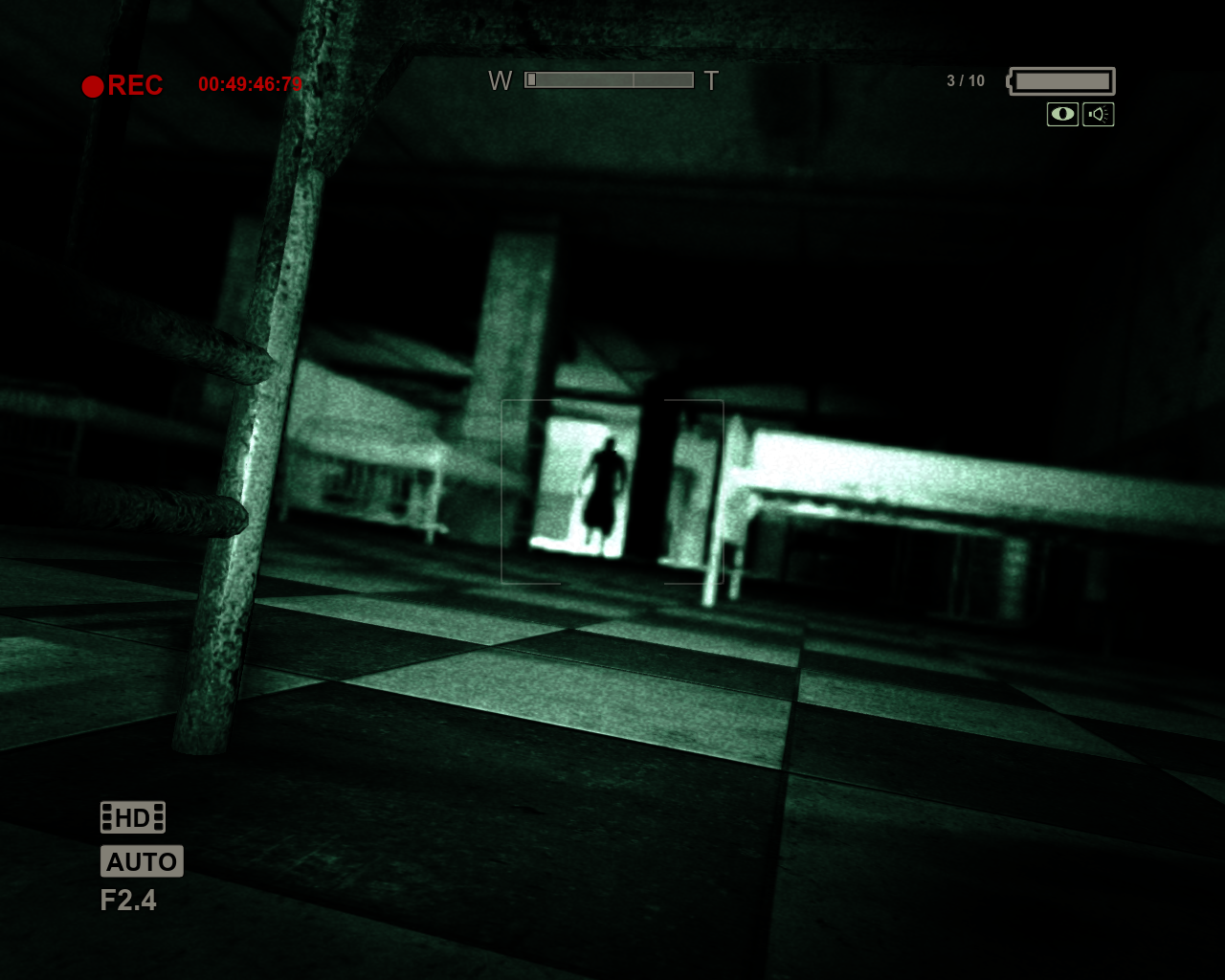Click inside the center focus frame
1225x980 pixels.
click(612, 490)
